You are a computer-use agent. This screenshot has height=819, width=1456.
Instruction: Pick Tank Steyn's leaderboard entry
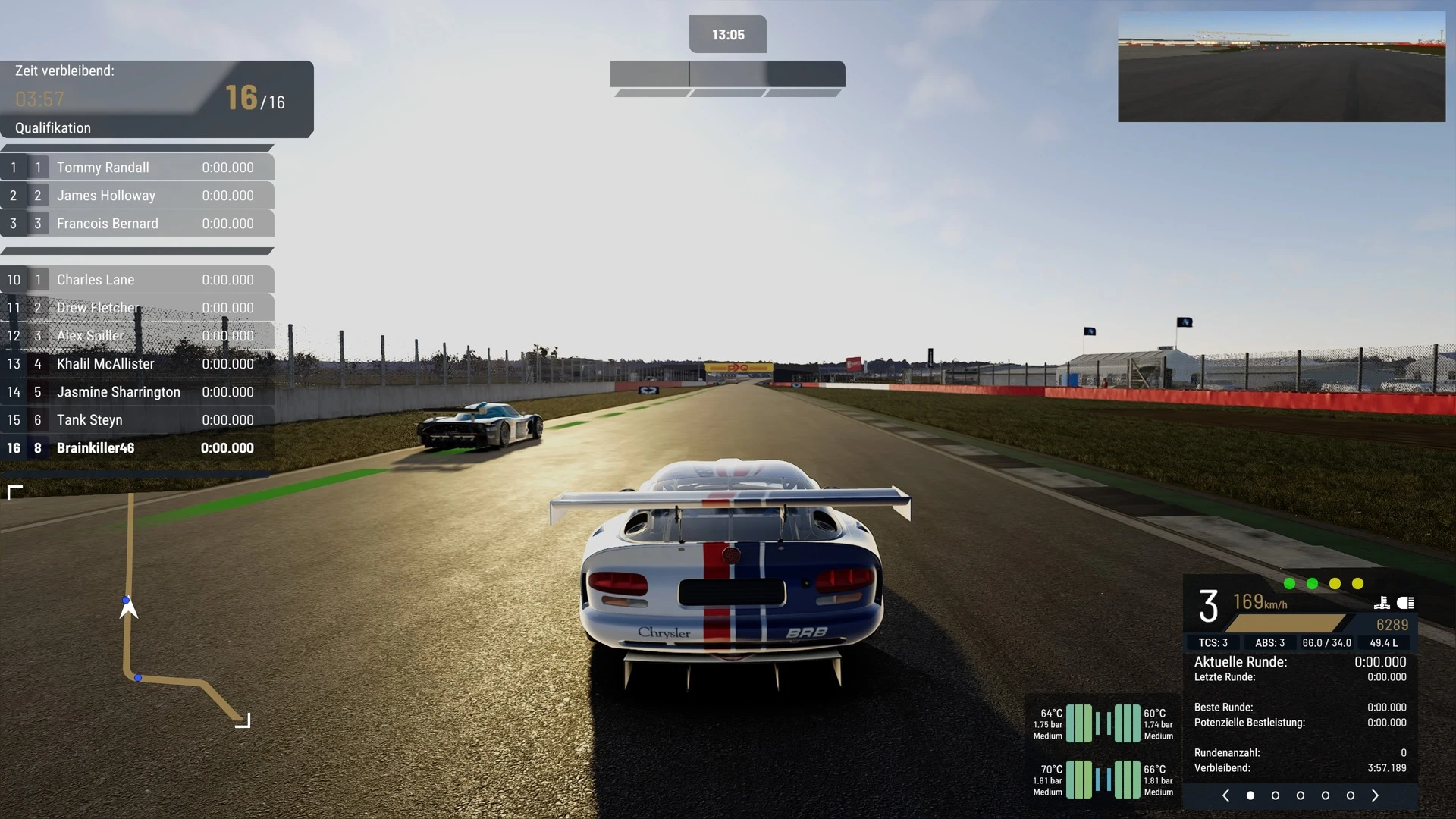click(x=137, y=420)
